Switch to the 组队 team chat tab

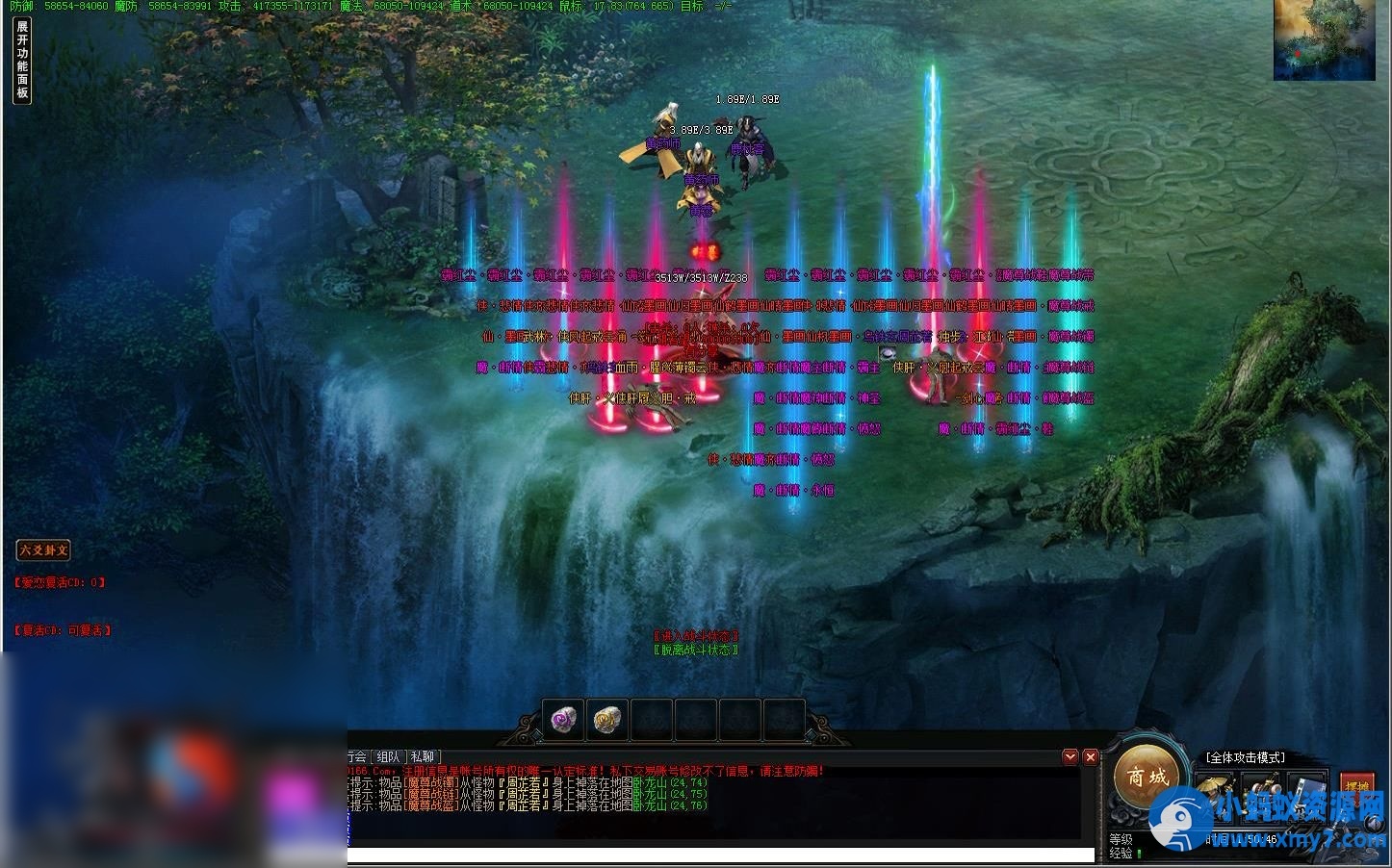click(x=388, y=757)
